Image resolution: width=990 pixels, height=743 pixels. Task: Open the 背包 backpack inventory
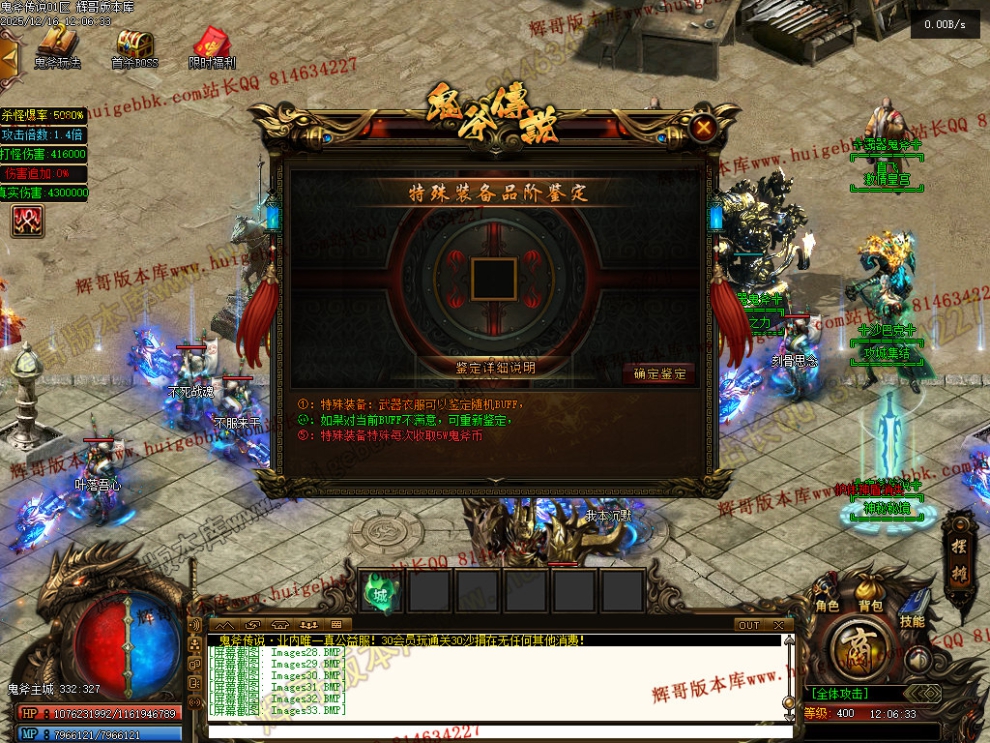pyautogui.click(x=870, y=605)
